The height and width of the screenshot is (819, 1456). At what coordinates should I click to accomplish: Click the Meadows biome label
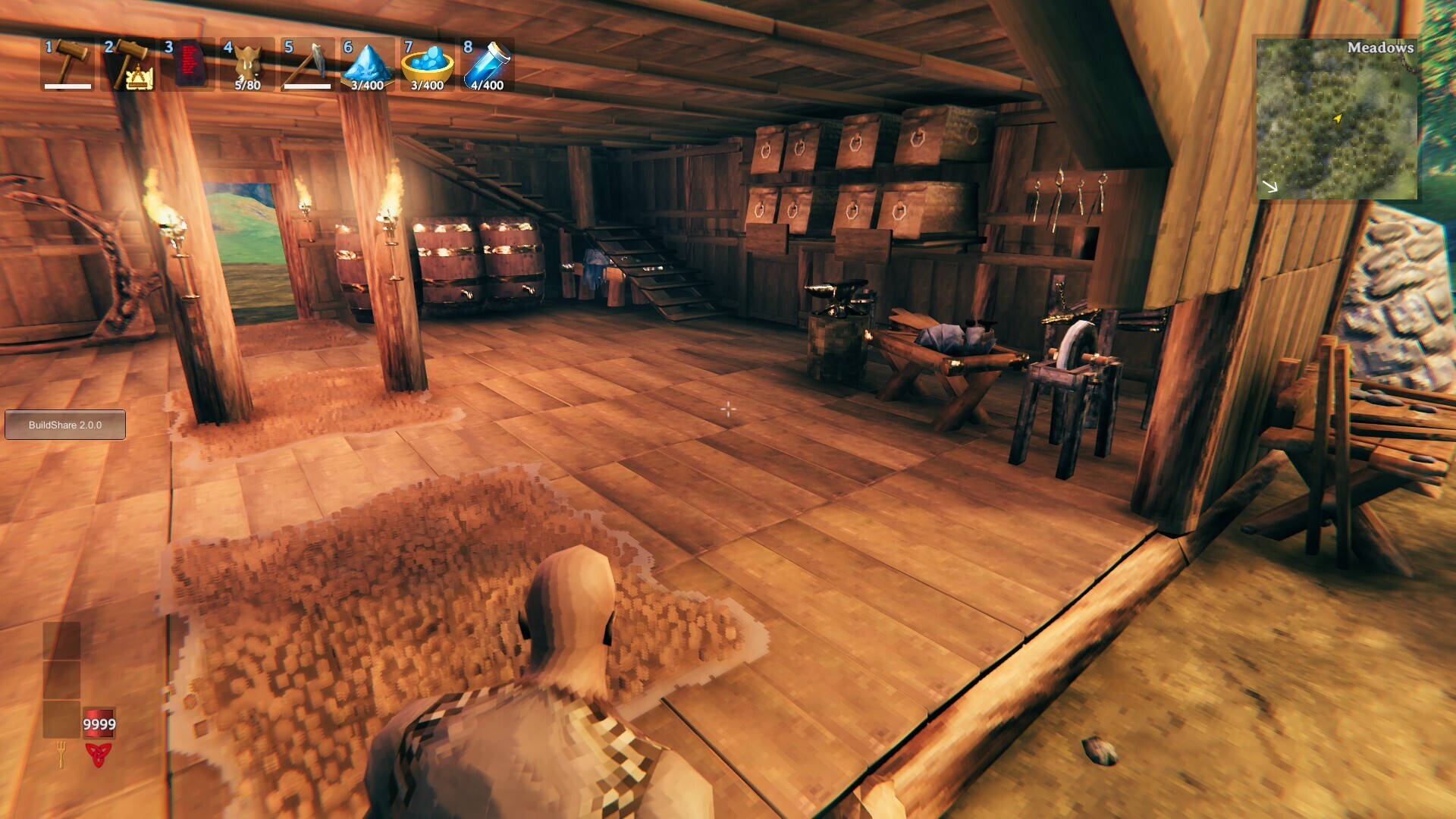click(x=1382, y=47)
